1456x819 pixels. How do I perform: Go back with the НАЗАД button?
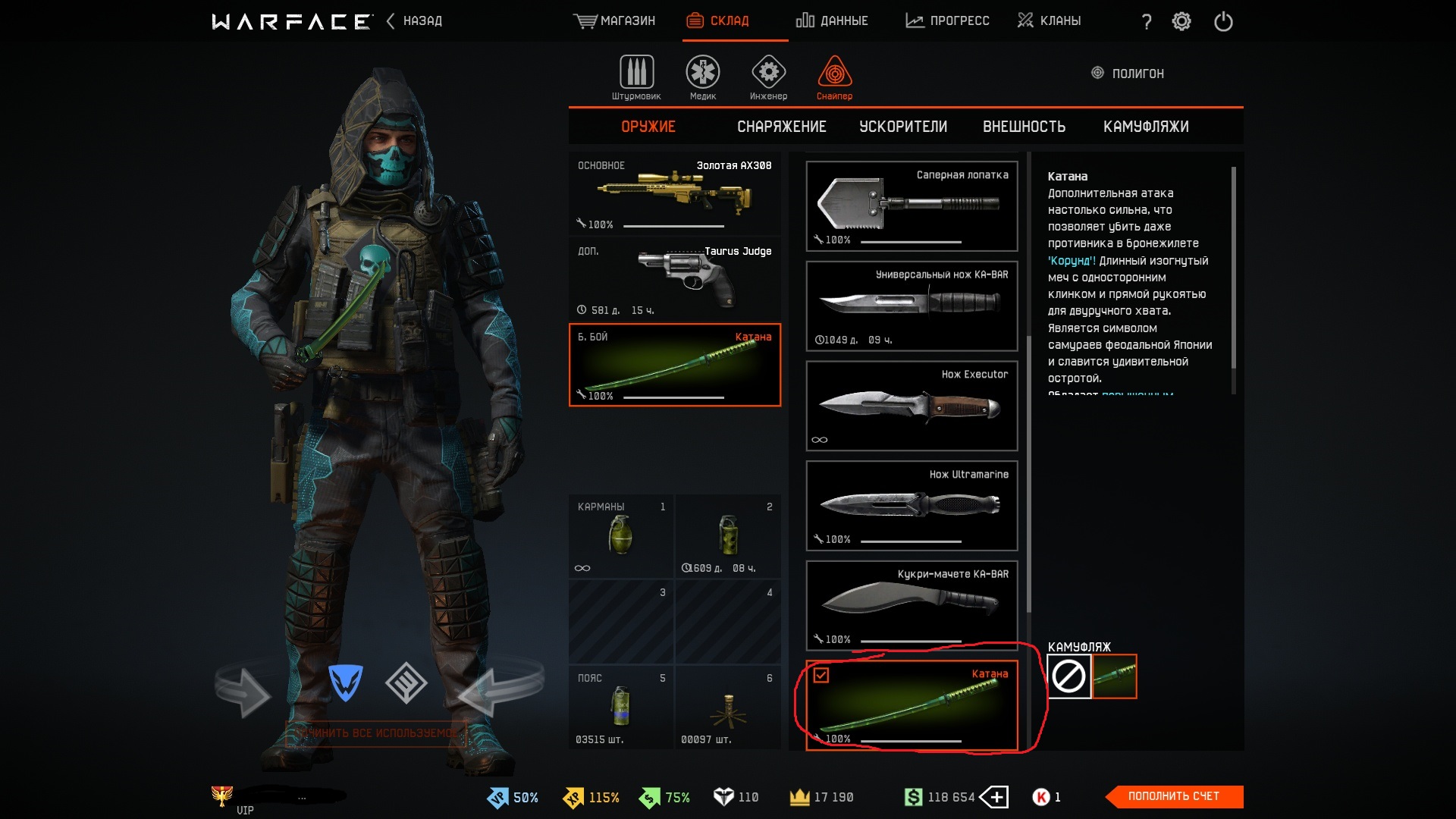415,20
